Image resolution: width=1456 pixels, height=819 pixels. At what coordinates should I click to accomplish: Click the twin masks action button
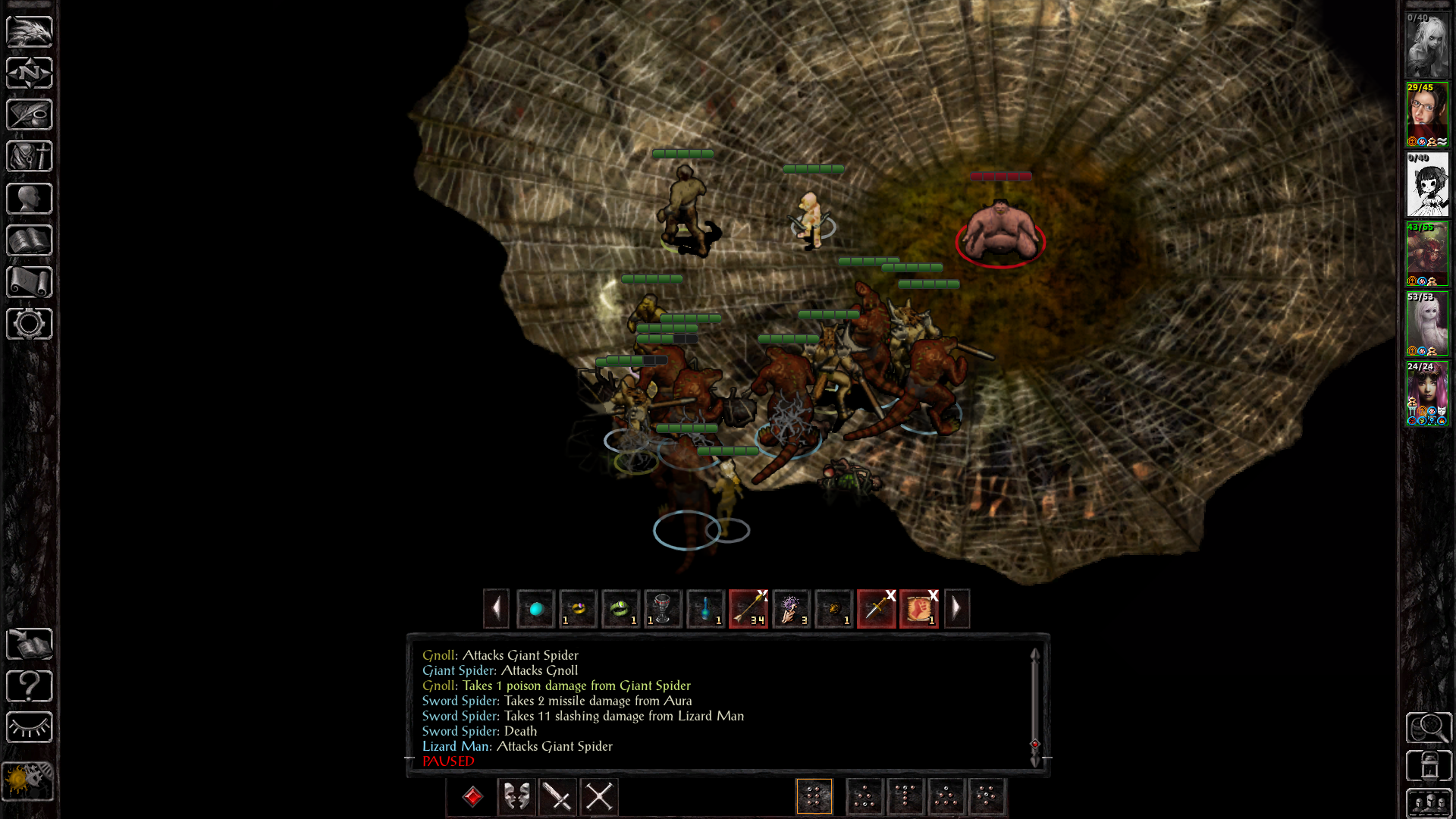pyautogui.click(x=516, y=796)
